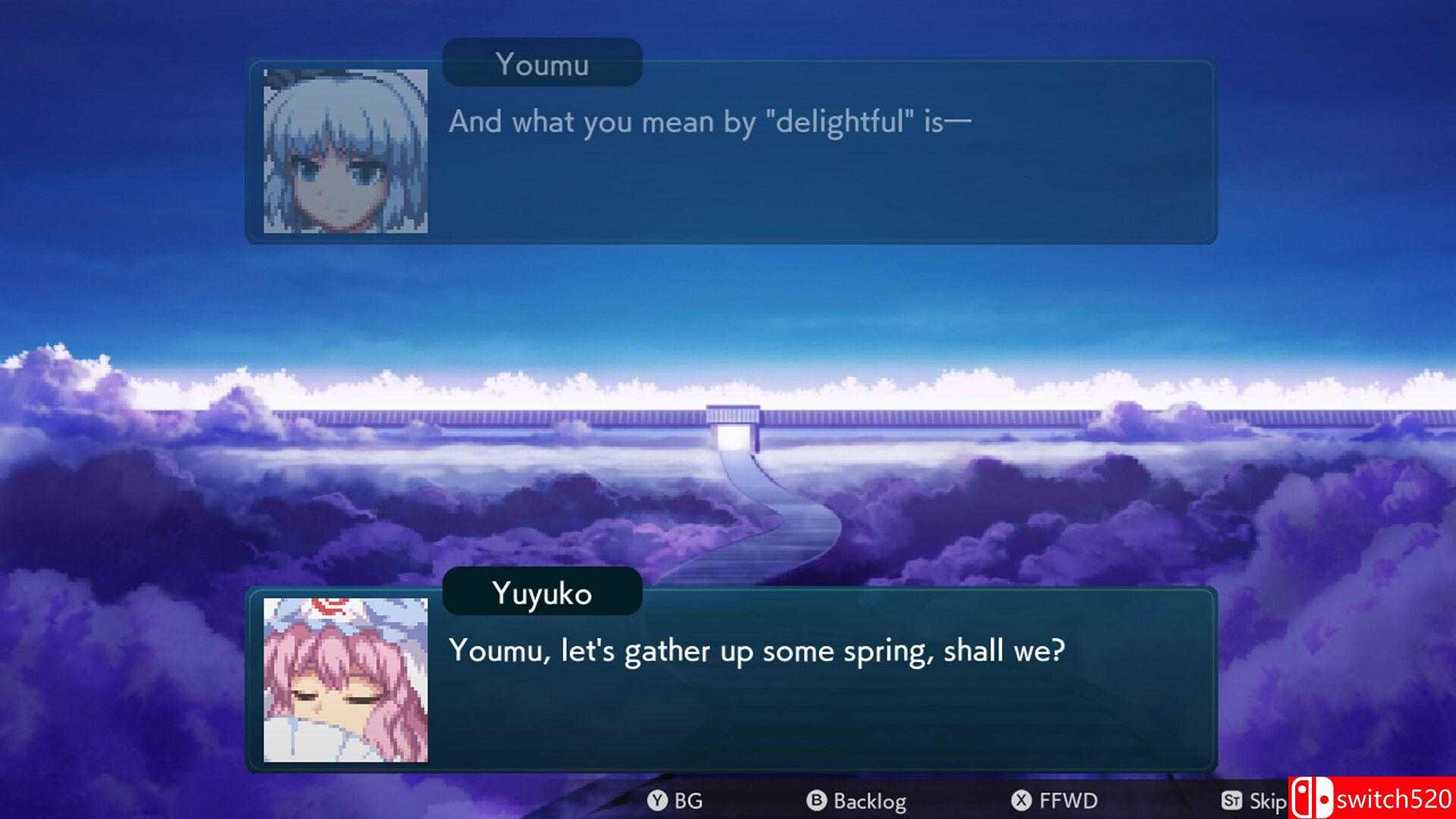Select the Youmu name tab
Image resolution: width=1456 pixels, height=819 pixels.
point(541,64)
